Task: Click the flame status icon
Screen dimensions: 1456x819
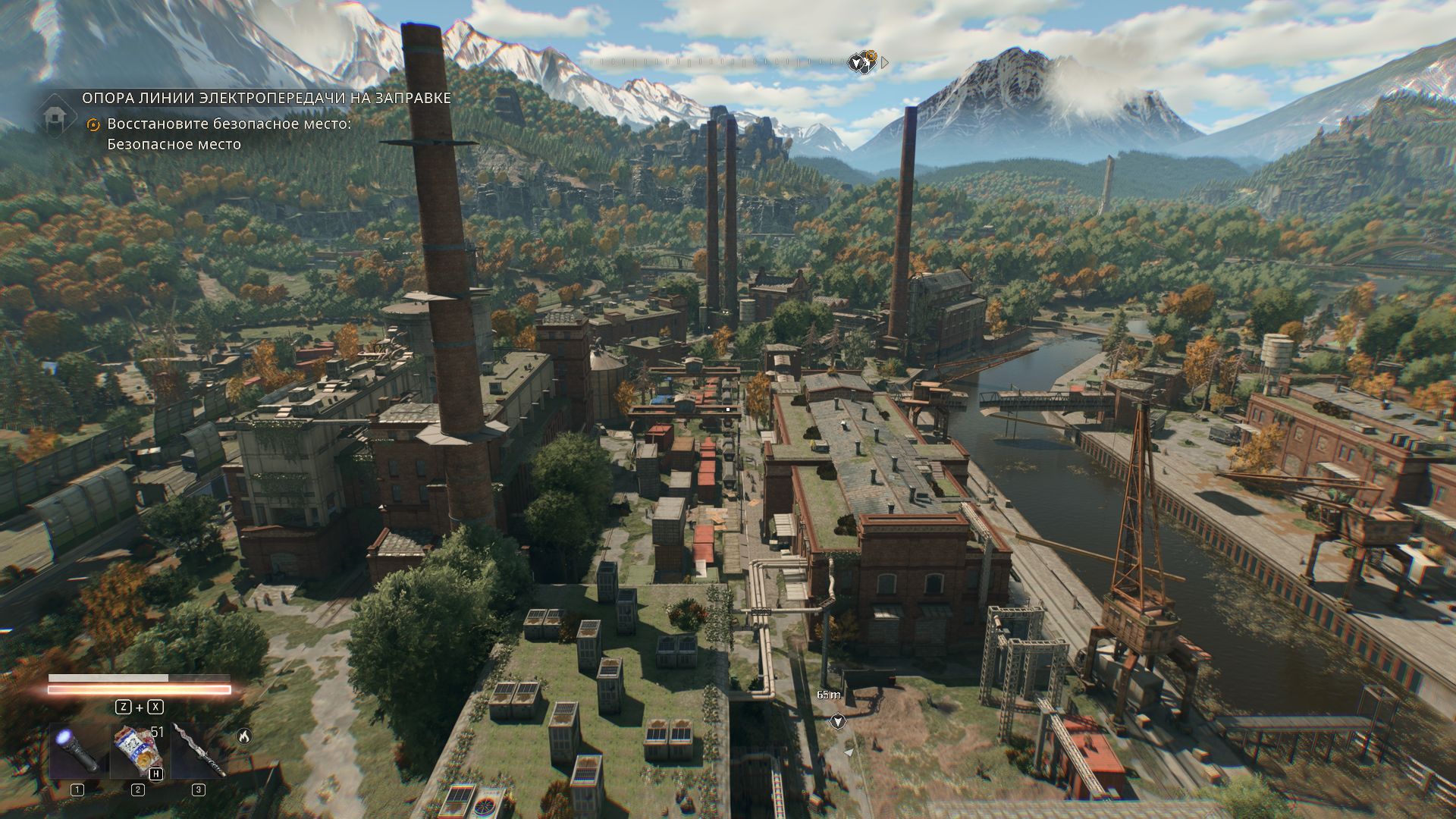Action: (243, 736)
